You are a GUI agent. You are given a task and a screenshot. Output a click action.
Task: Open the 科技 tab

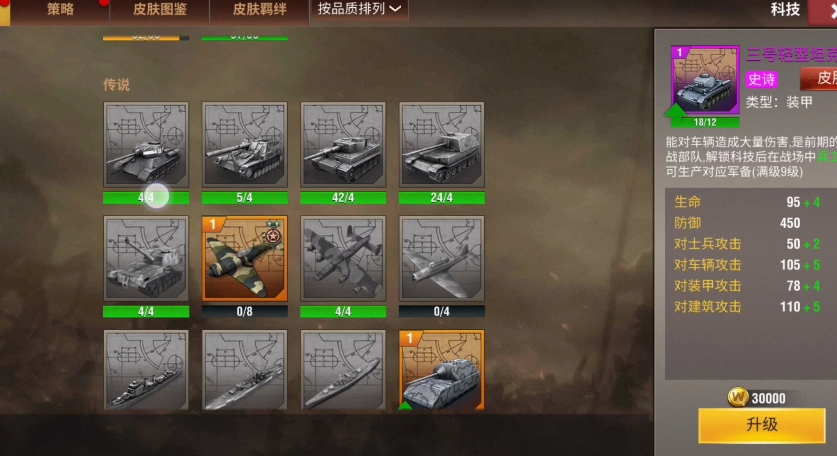point(785,10)
